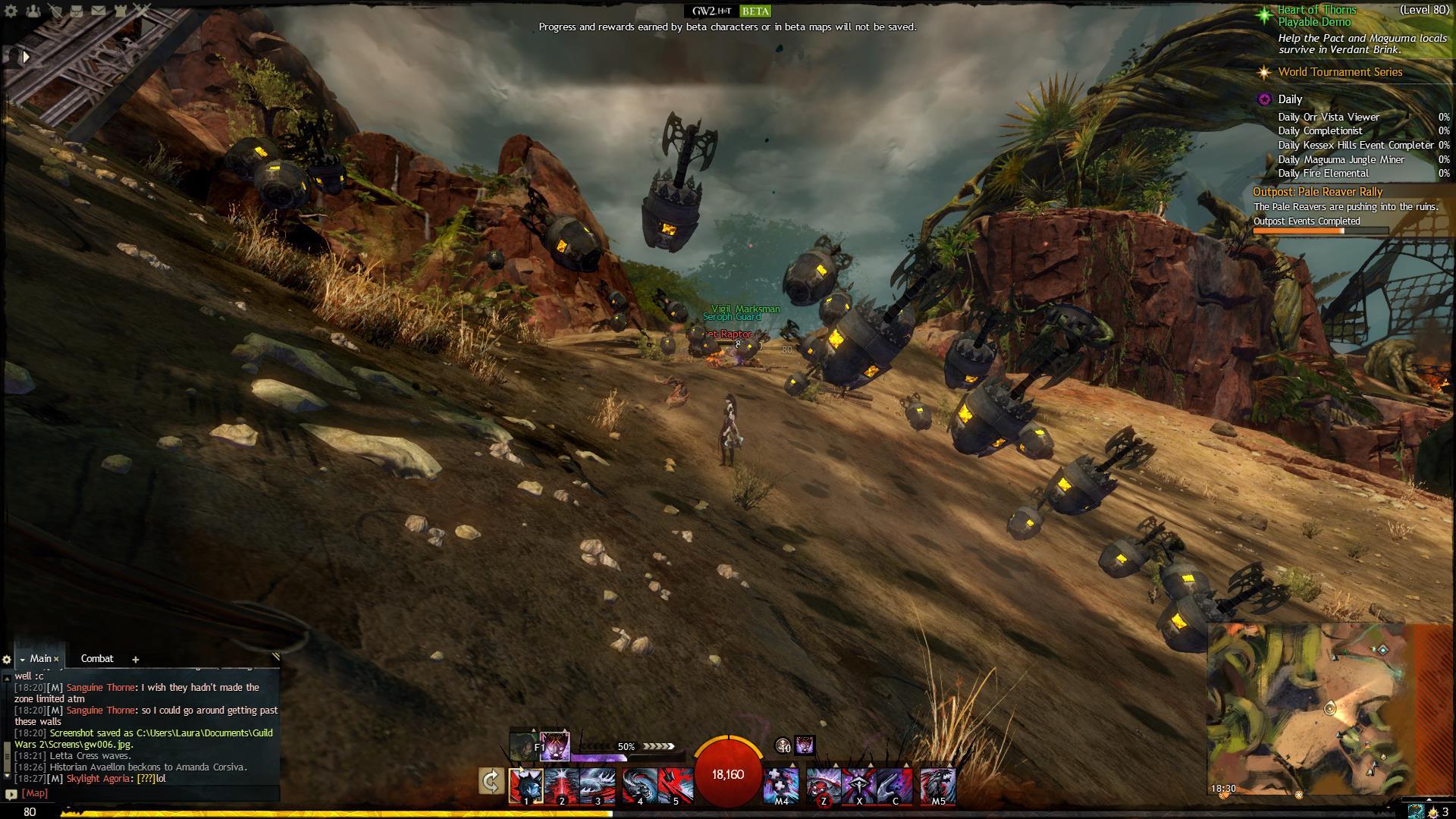This screenshot has height=819, width=1456.
Task: Open chat options gear
Action: point(7,660)
